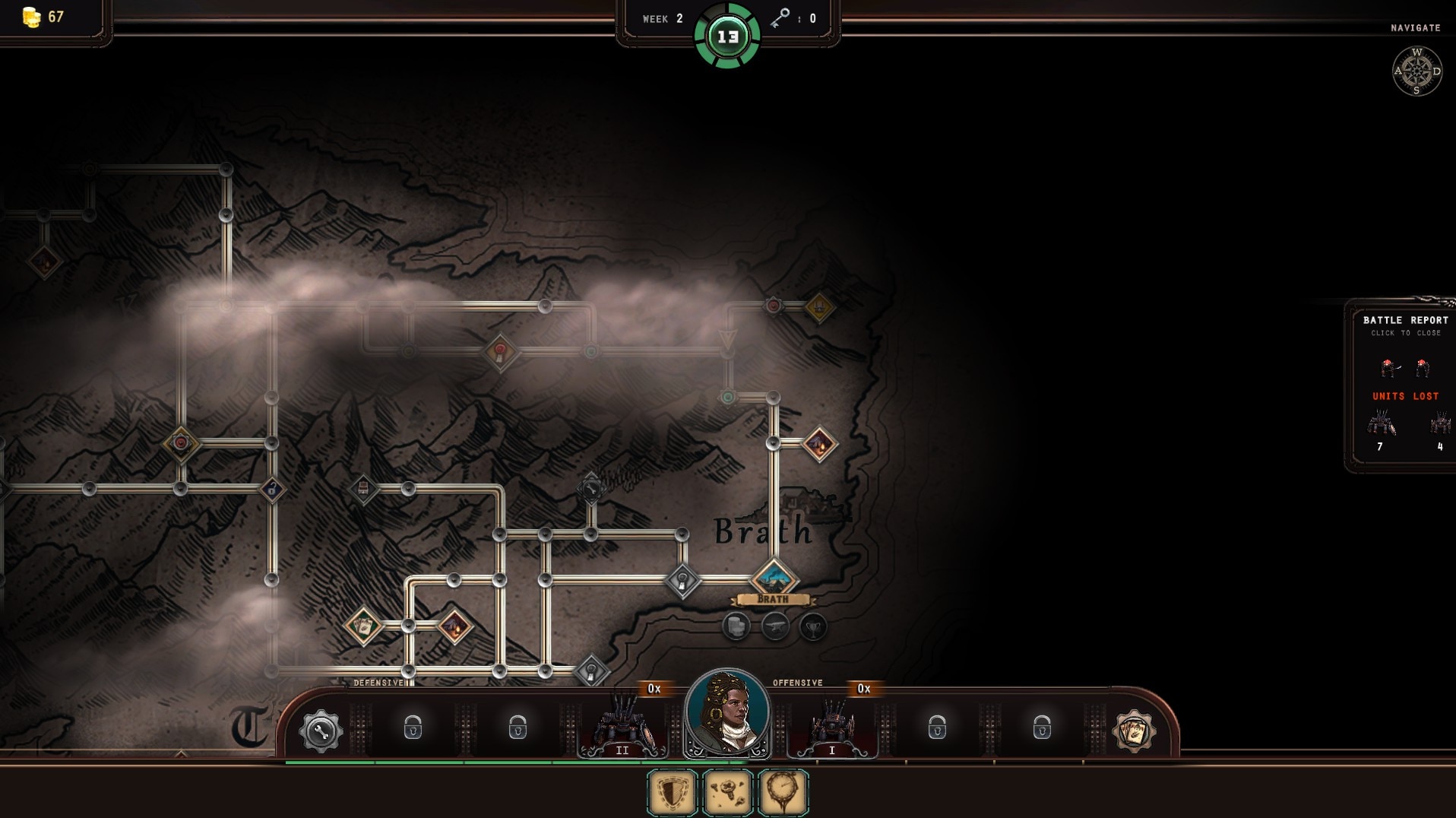
Task: Select the Brath city node
Action: click(774, 579)
